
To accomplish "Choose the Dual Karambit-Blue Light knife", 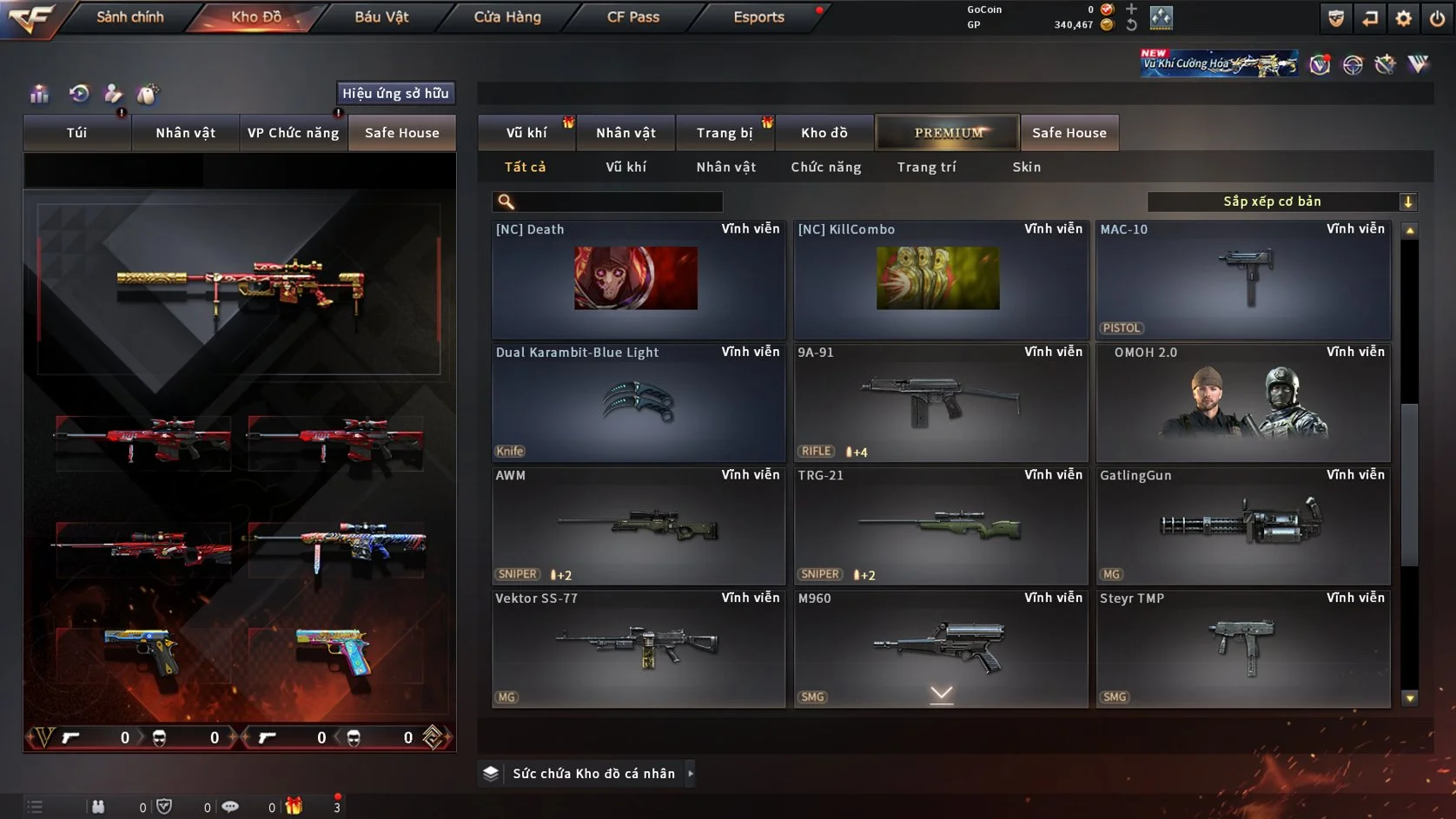I will point(639,403).
